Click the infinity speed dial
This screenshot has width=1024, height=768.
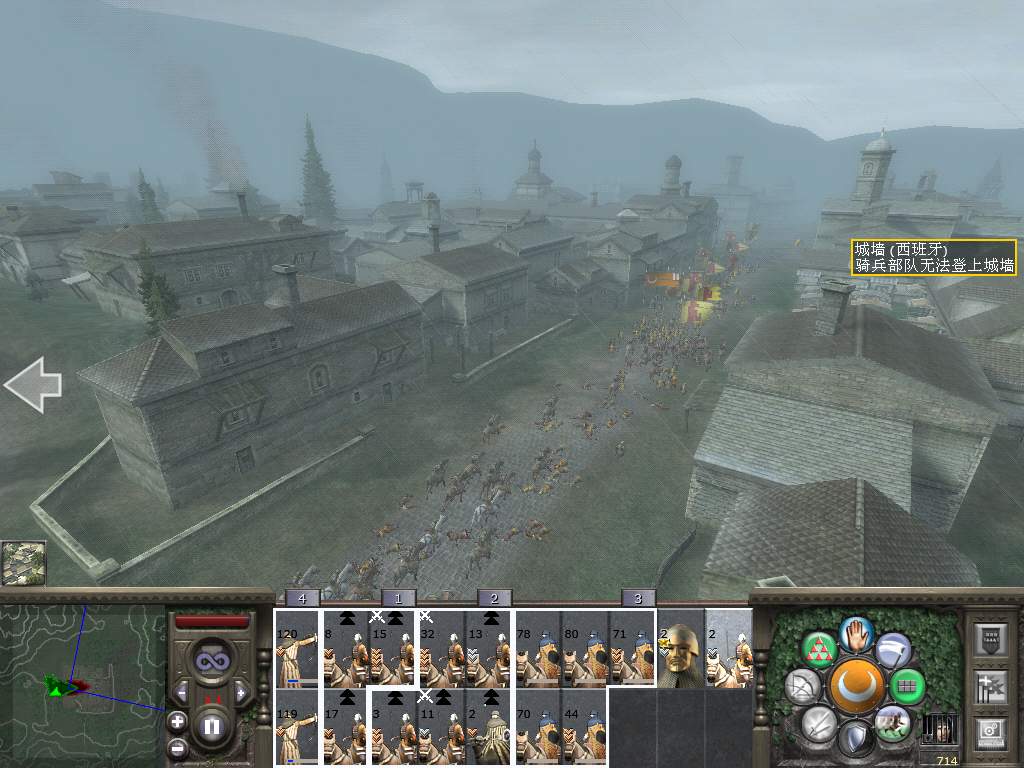click(211, 662)
